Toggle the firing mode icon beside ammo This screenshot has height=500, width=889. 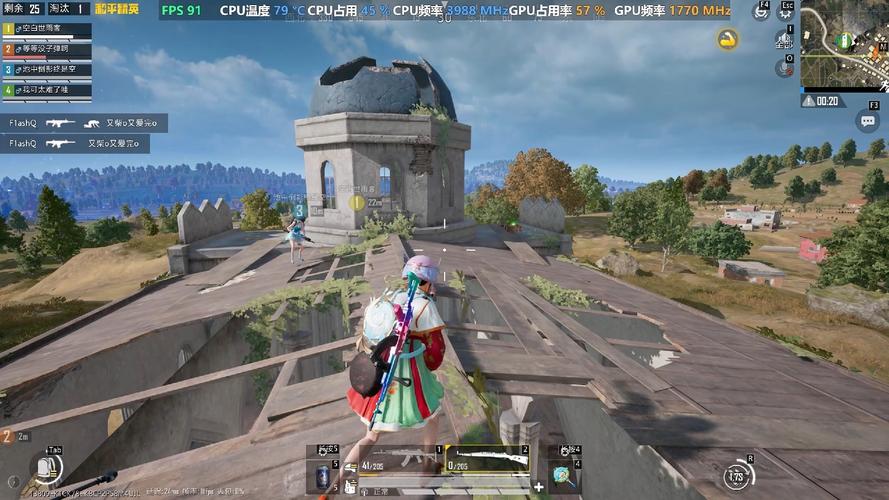pyautogui.click(x=350, y=465)
